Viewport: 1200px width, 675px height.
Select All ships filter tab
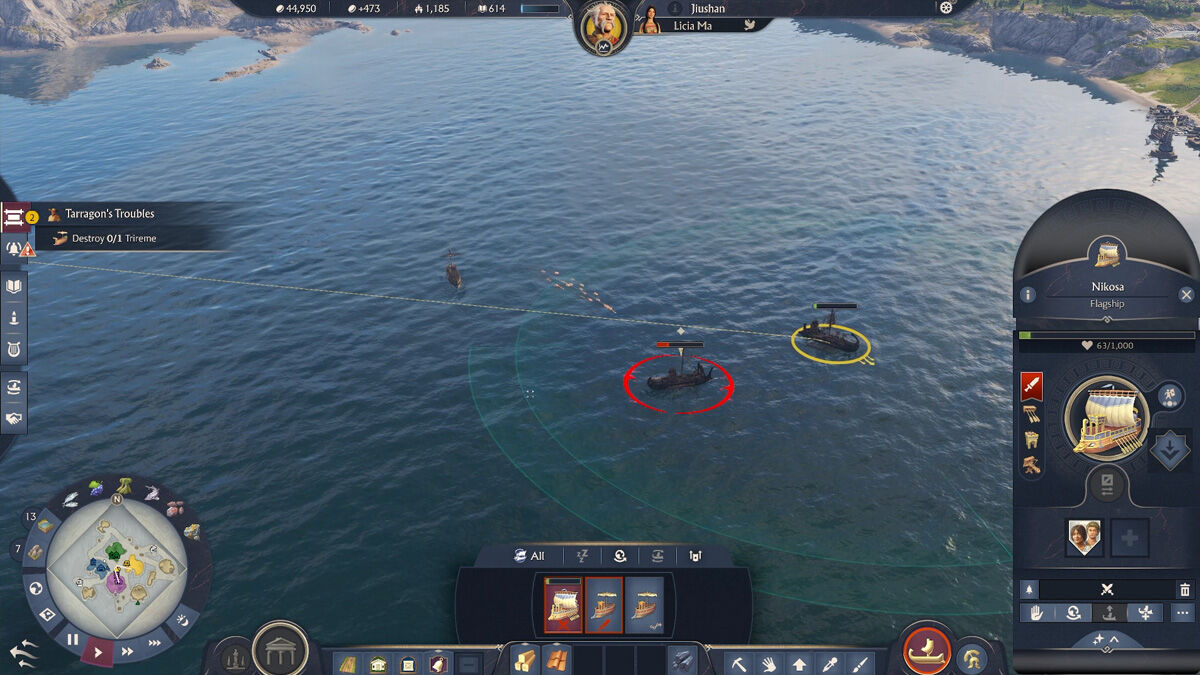(529, 556)
